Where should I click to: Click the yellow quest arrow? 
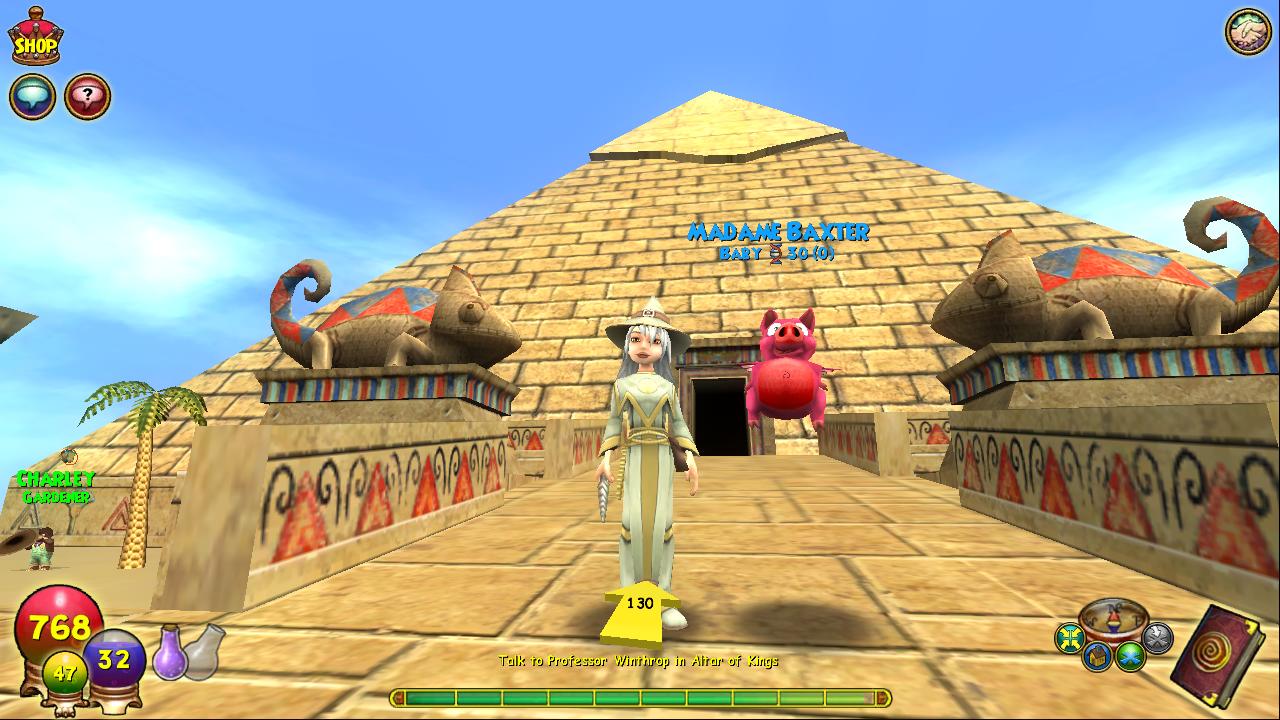click(638, 612)
